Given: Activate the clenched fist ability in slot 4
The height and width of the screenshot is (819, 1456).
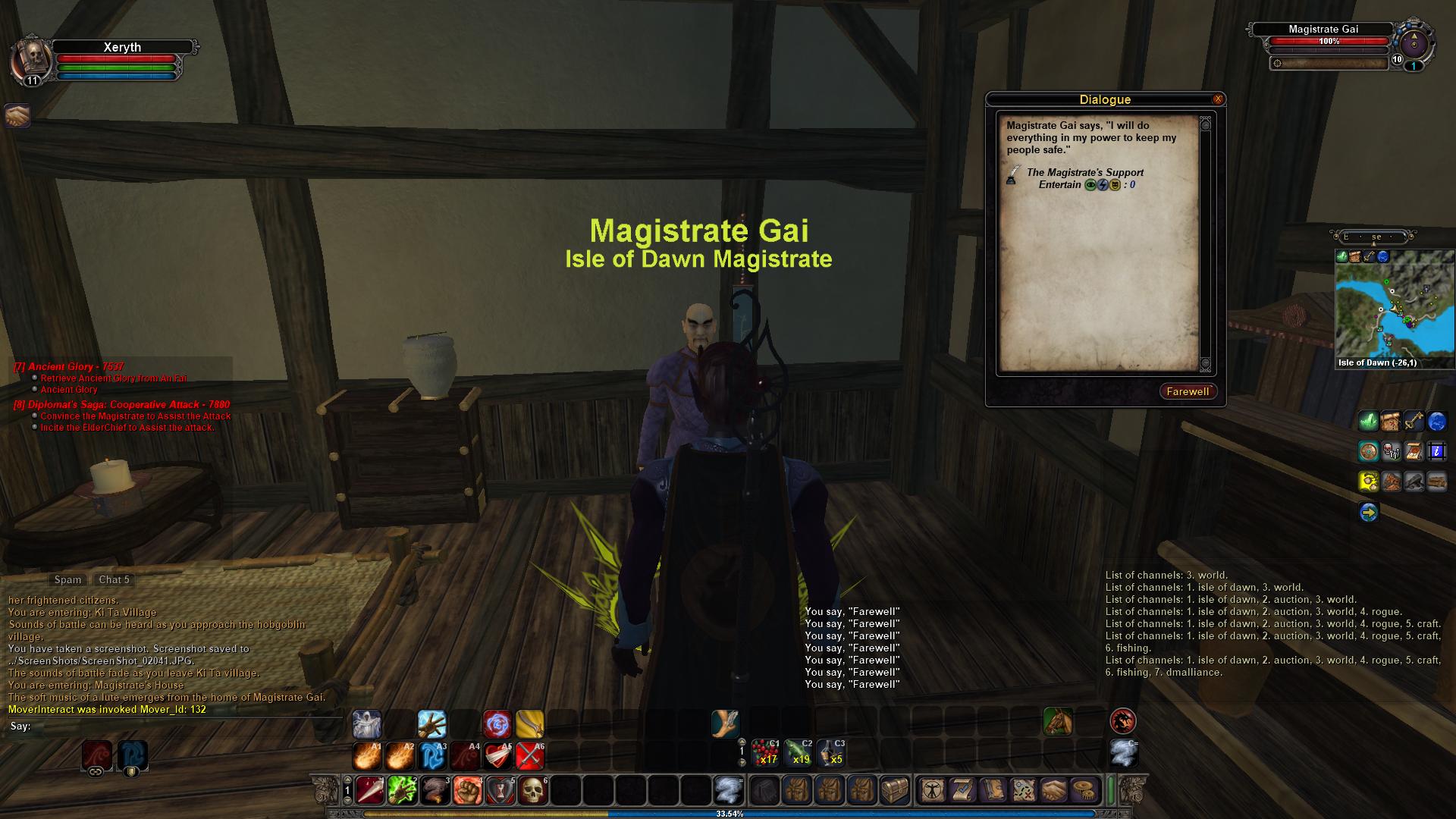Looking at the screenshot, I should pos(468,791).
